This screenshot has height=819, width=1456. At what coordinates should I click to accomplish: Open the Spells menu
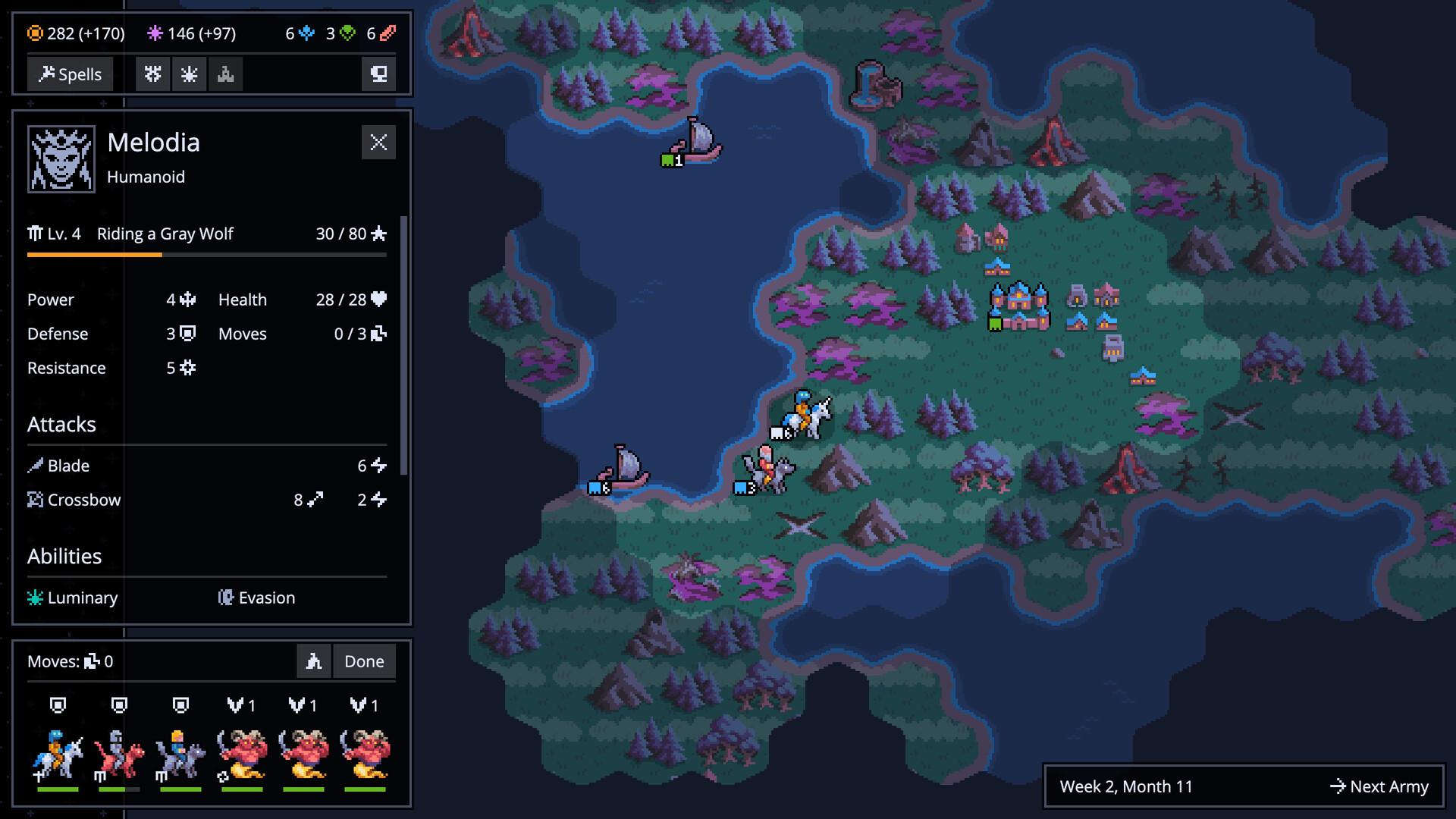(71, 74)
